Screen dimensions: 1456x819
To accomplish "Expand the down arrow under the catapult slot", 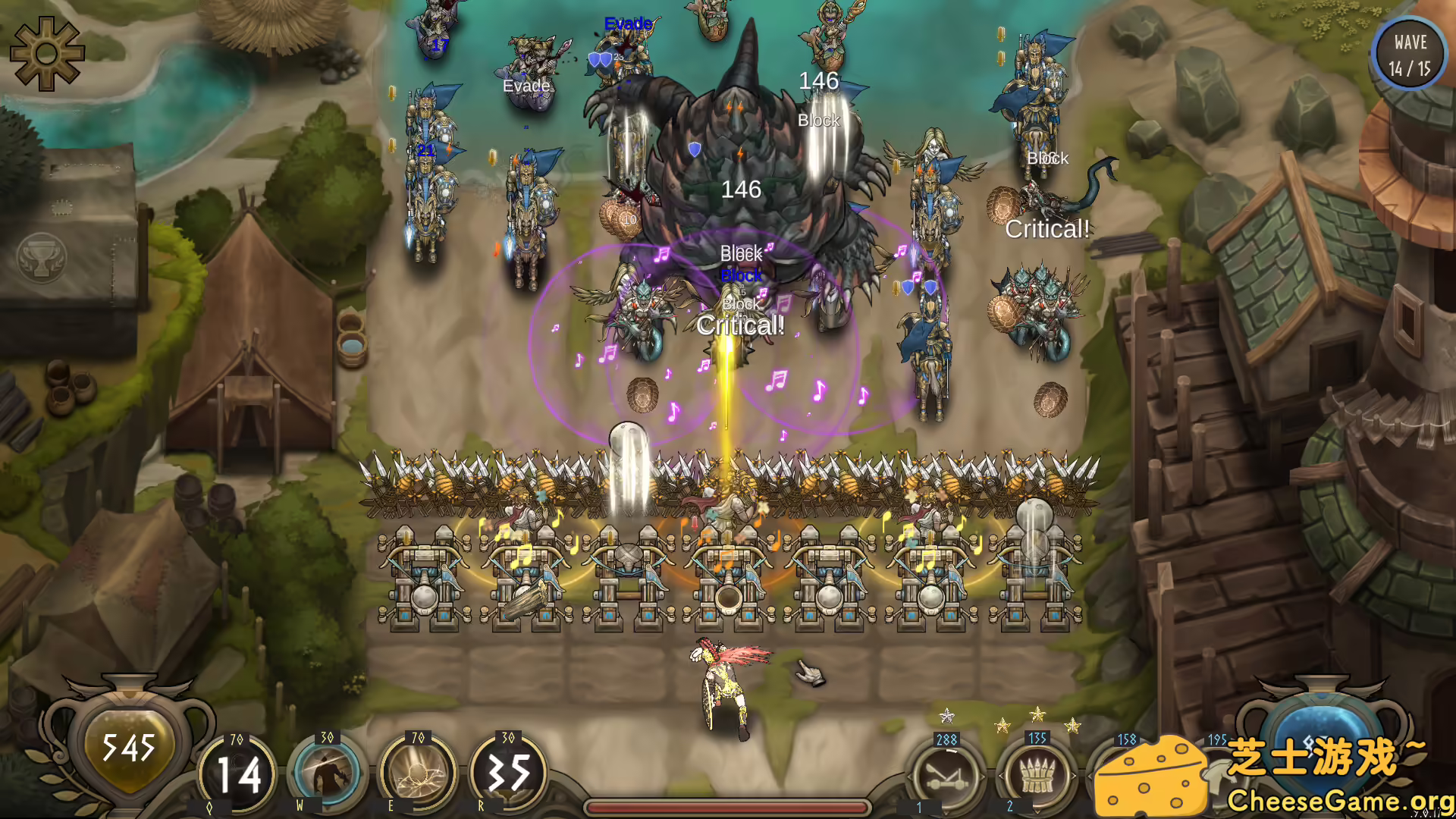I will point(946,814).
